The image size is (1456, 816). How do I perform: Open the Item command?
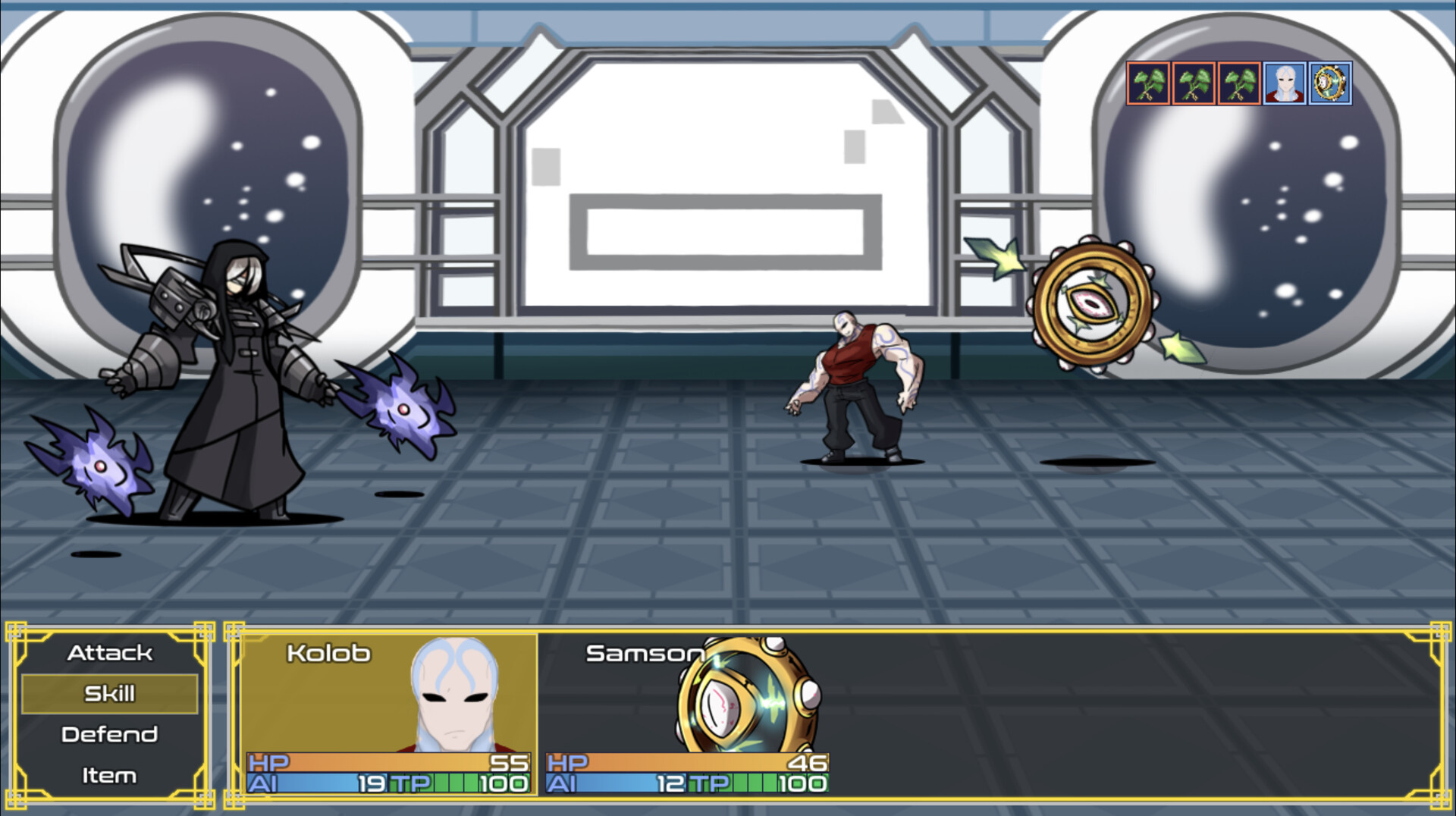point(110,774)
